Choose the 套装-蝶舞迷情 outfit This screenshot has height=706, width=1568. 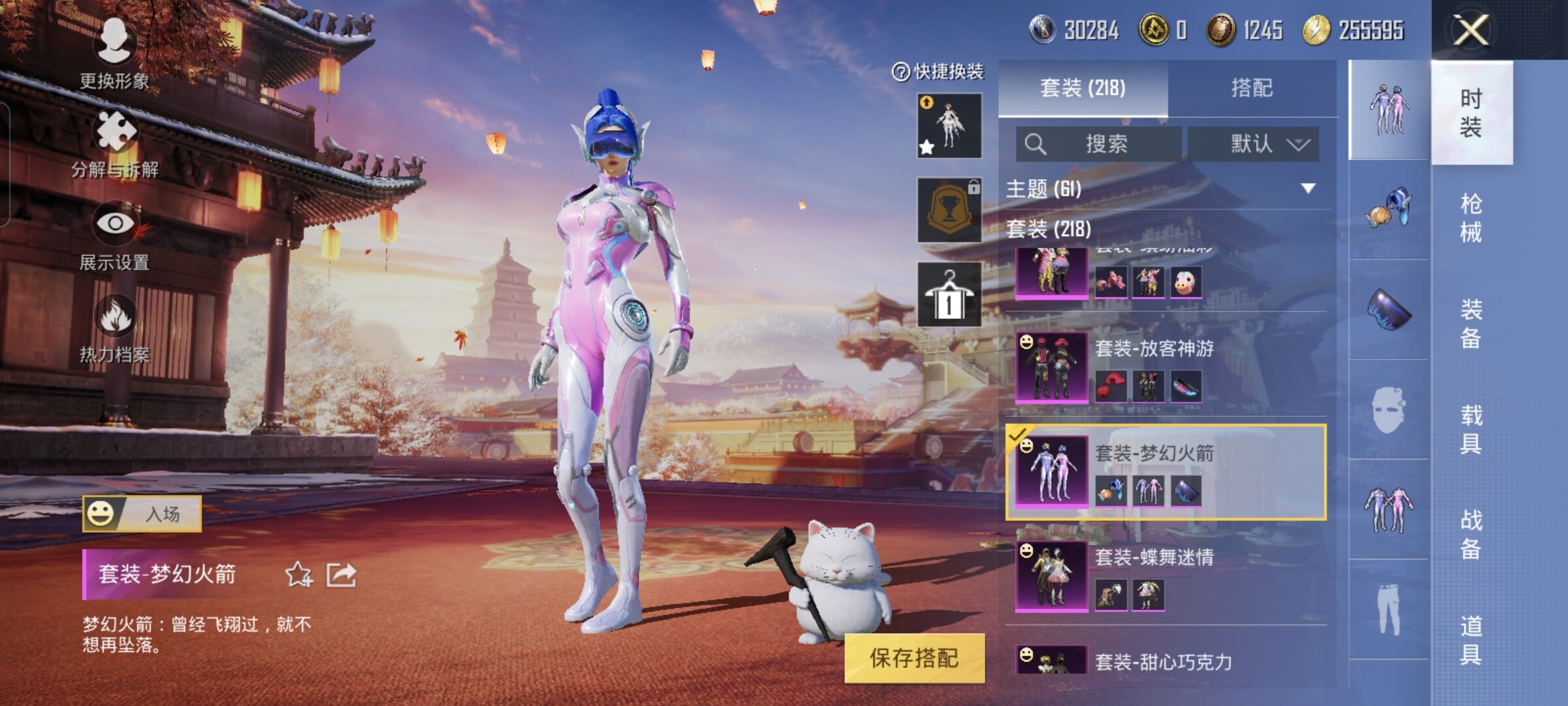point(1167,575)
